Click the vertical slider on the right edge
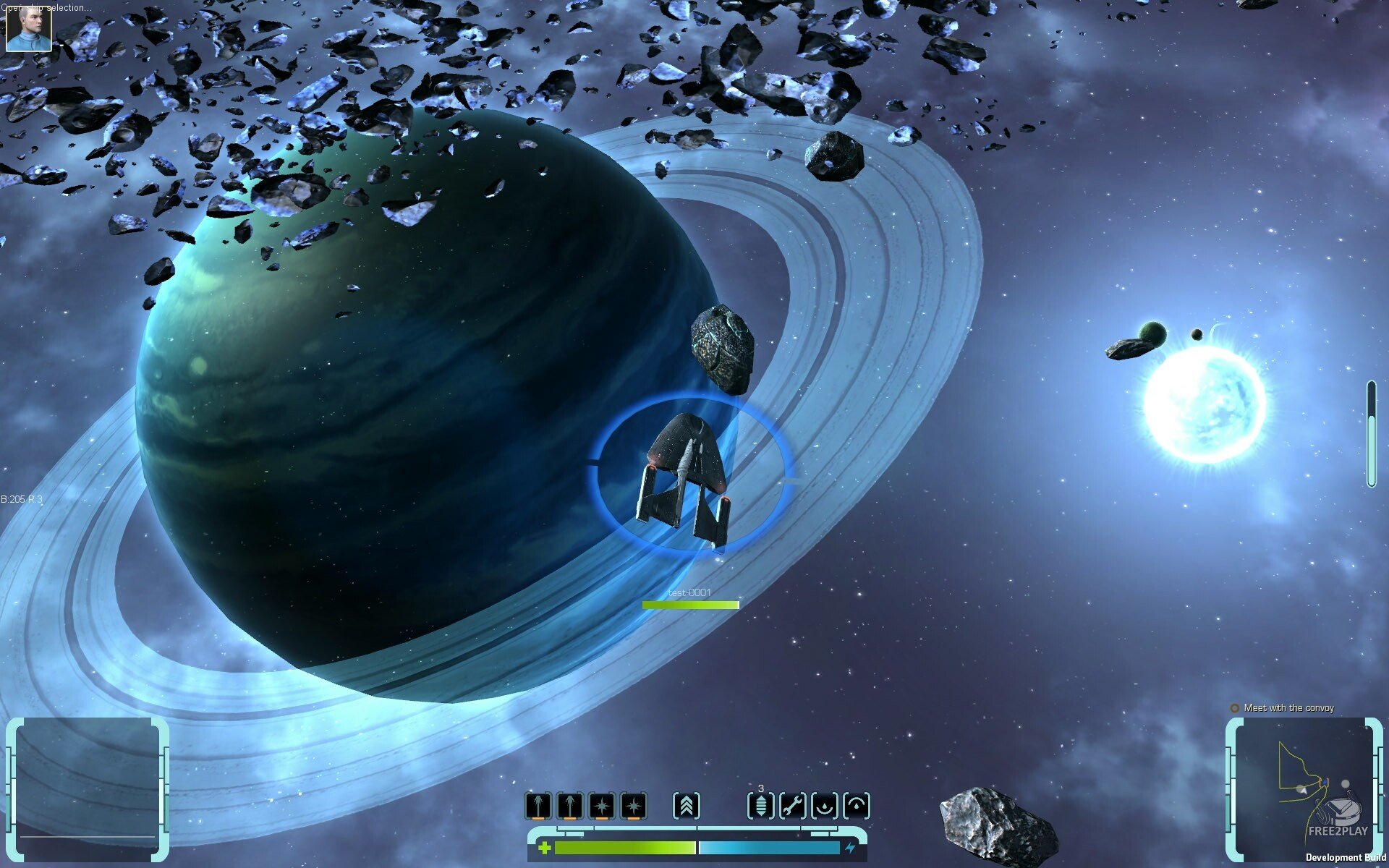This screenshot has width=1389, height=868. [x=1370, y=434]
